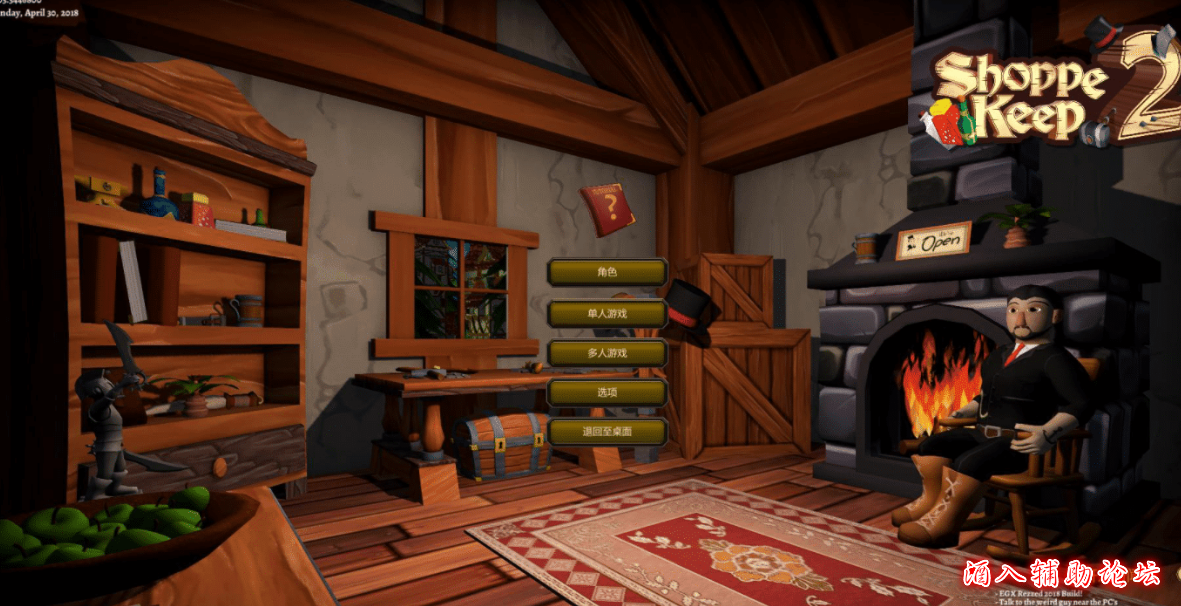Choose 多人游戏 multiplayer mode
Screen dimensions: 1181x606
(x=607, y=353)
